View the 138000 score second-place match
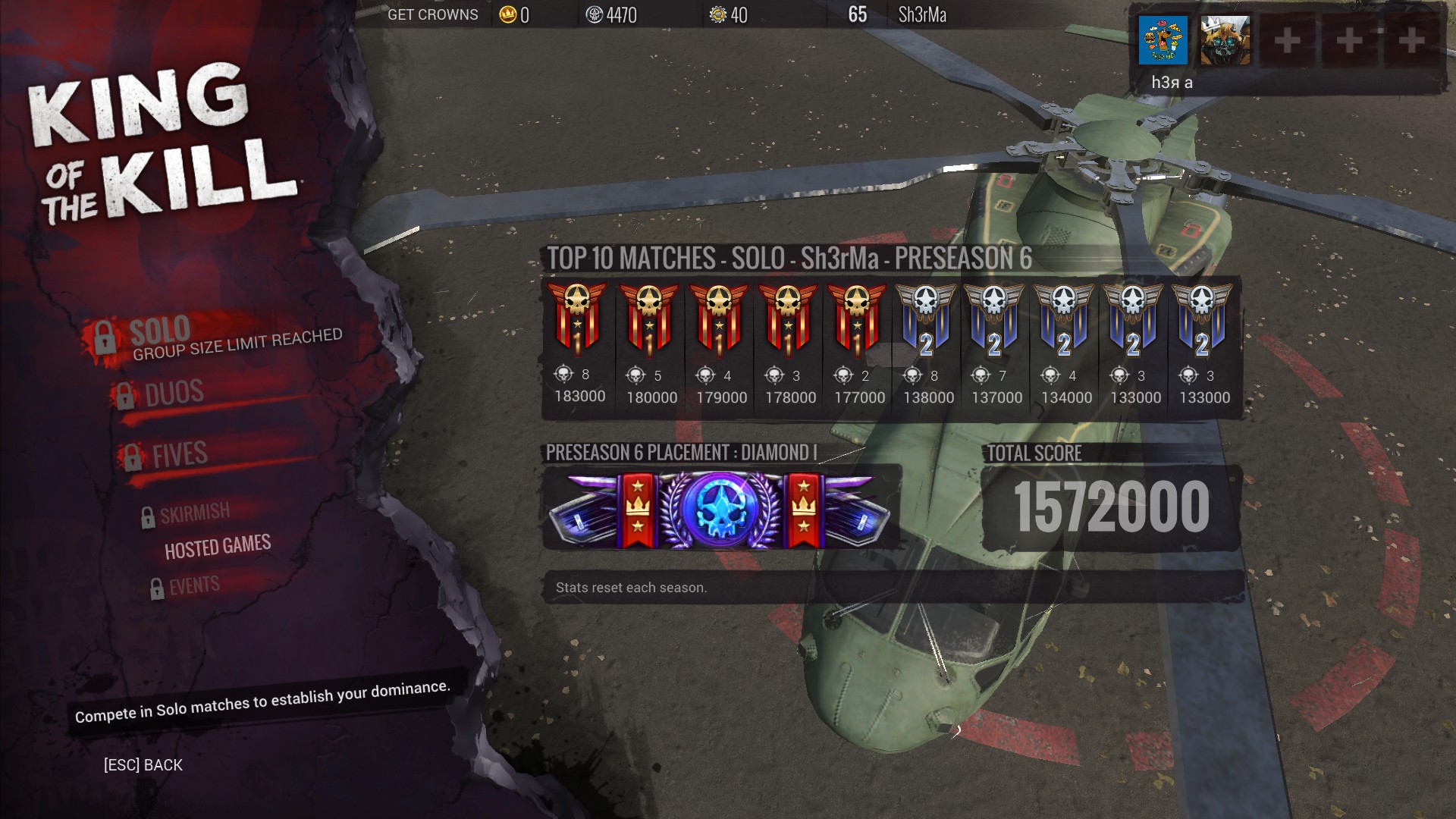The height and width of the screenshot is (819, 1456). pos(926,318)
